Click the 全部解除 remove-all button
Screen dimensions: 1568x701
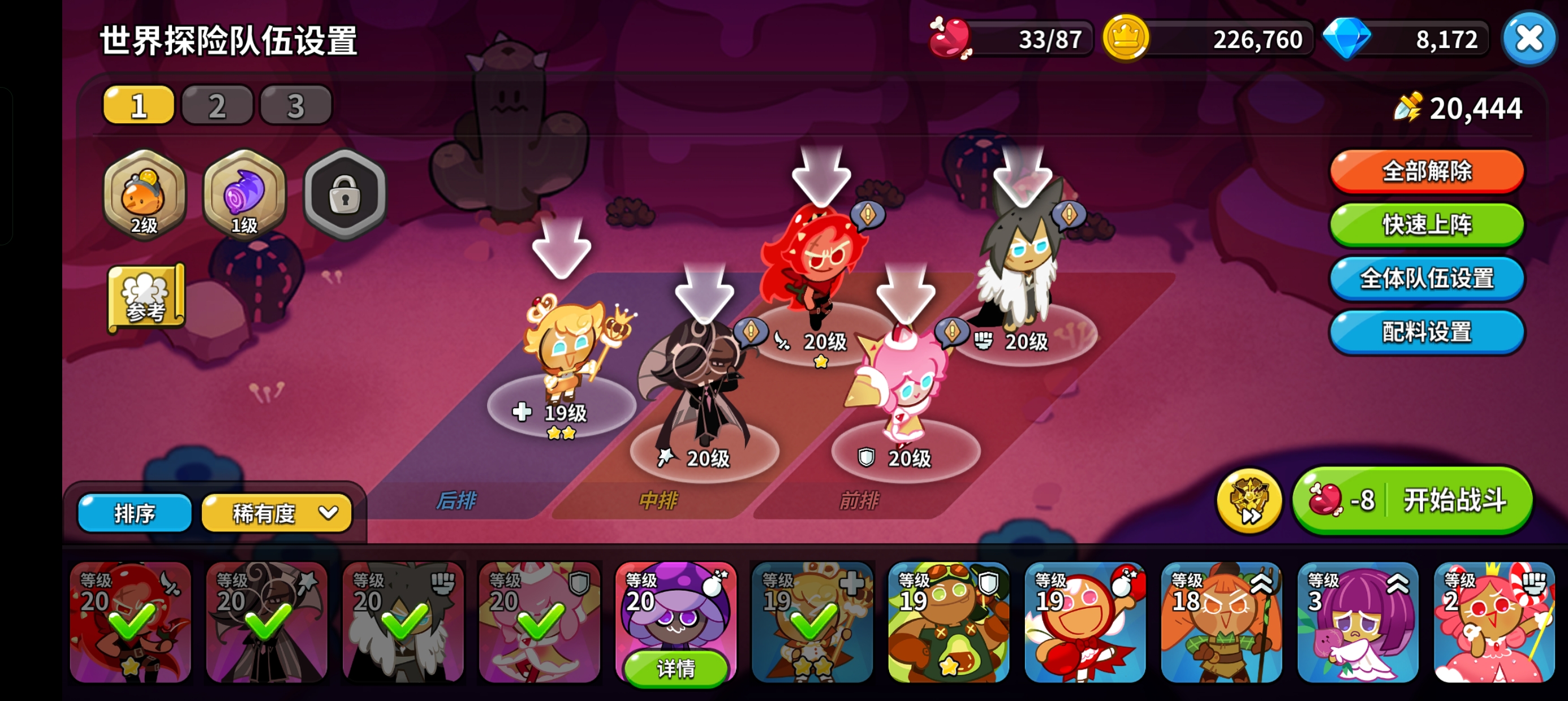(x=1426, y=171)
